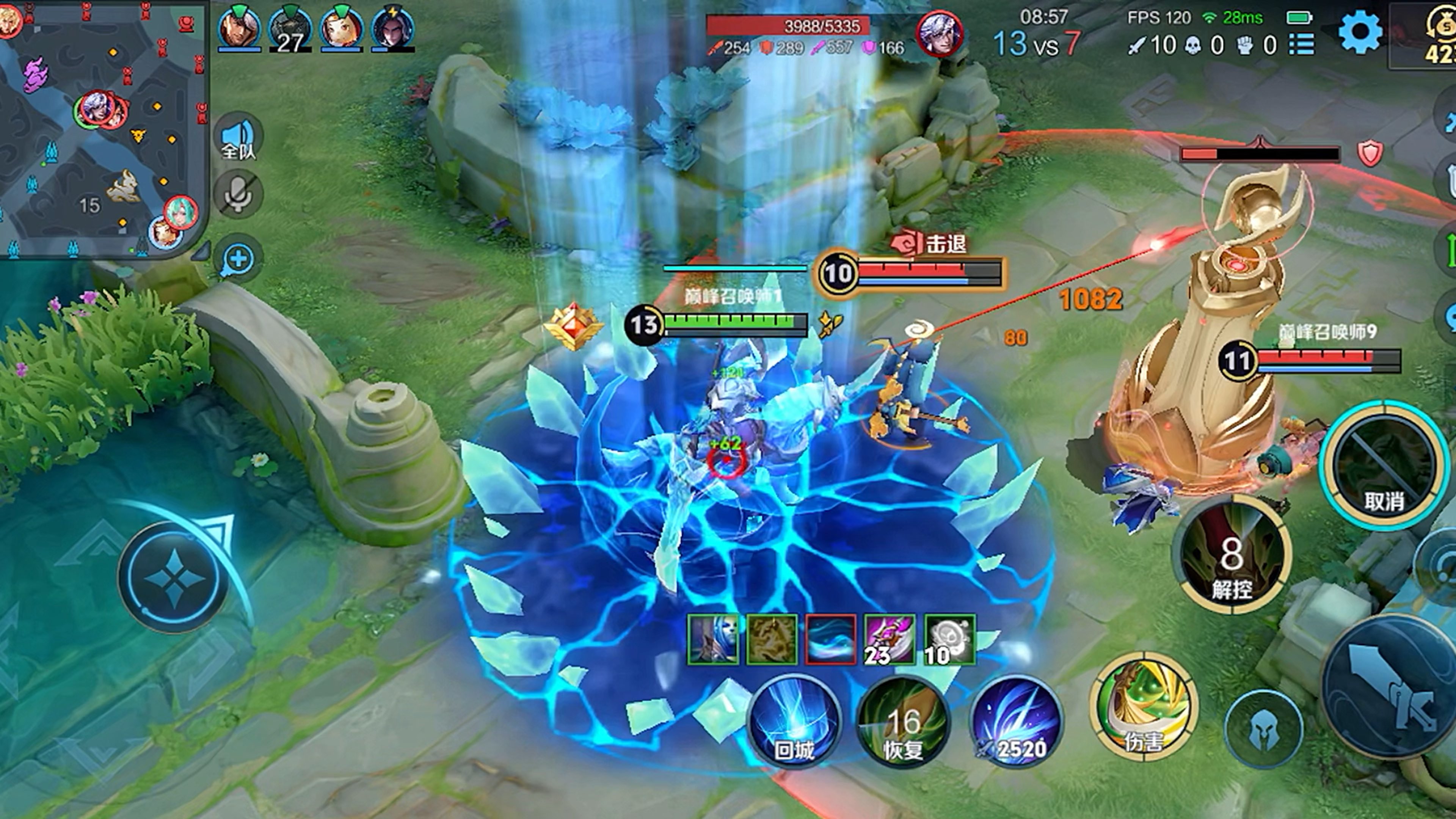Select the buff icon showing 23

pyautogui.click(x=890, y=639)
